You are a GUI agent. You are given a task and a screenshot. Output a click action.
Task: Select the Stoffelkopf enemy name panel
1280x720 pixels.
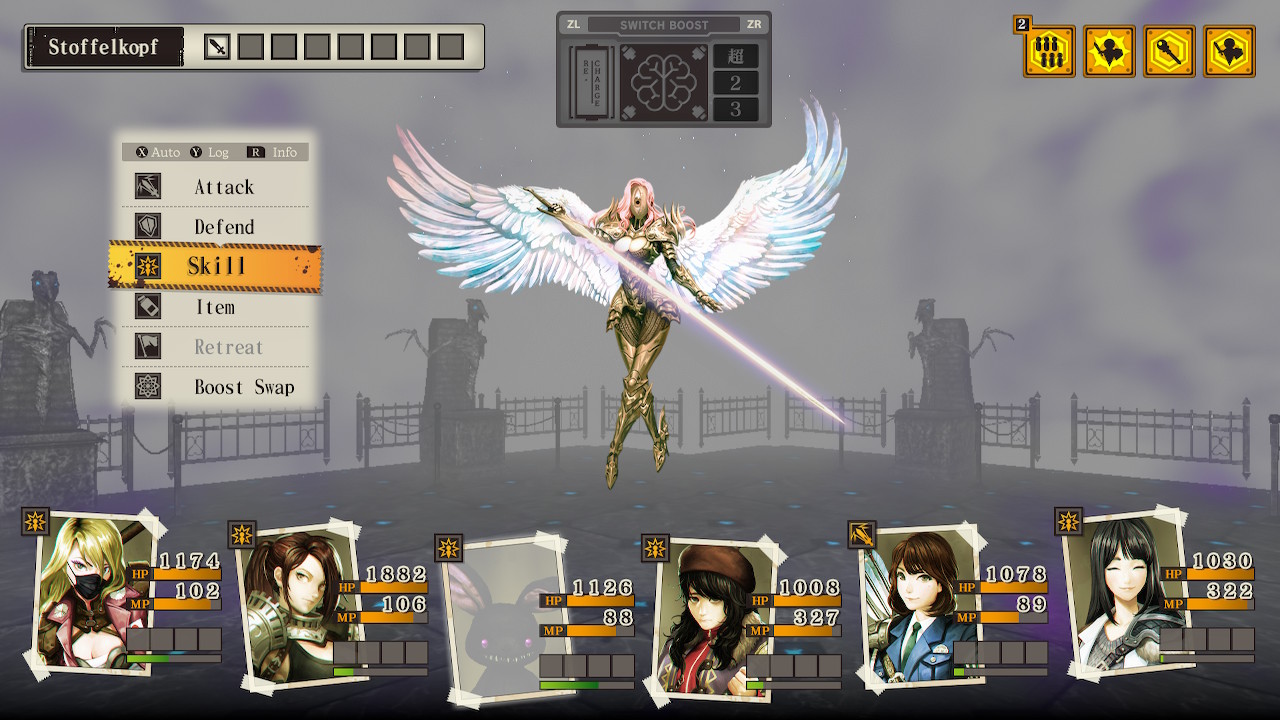click(105, 47)
